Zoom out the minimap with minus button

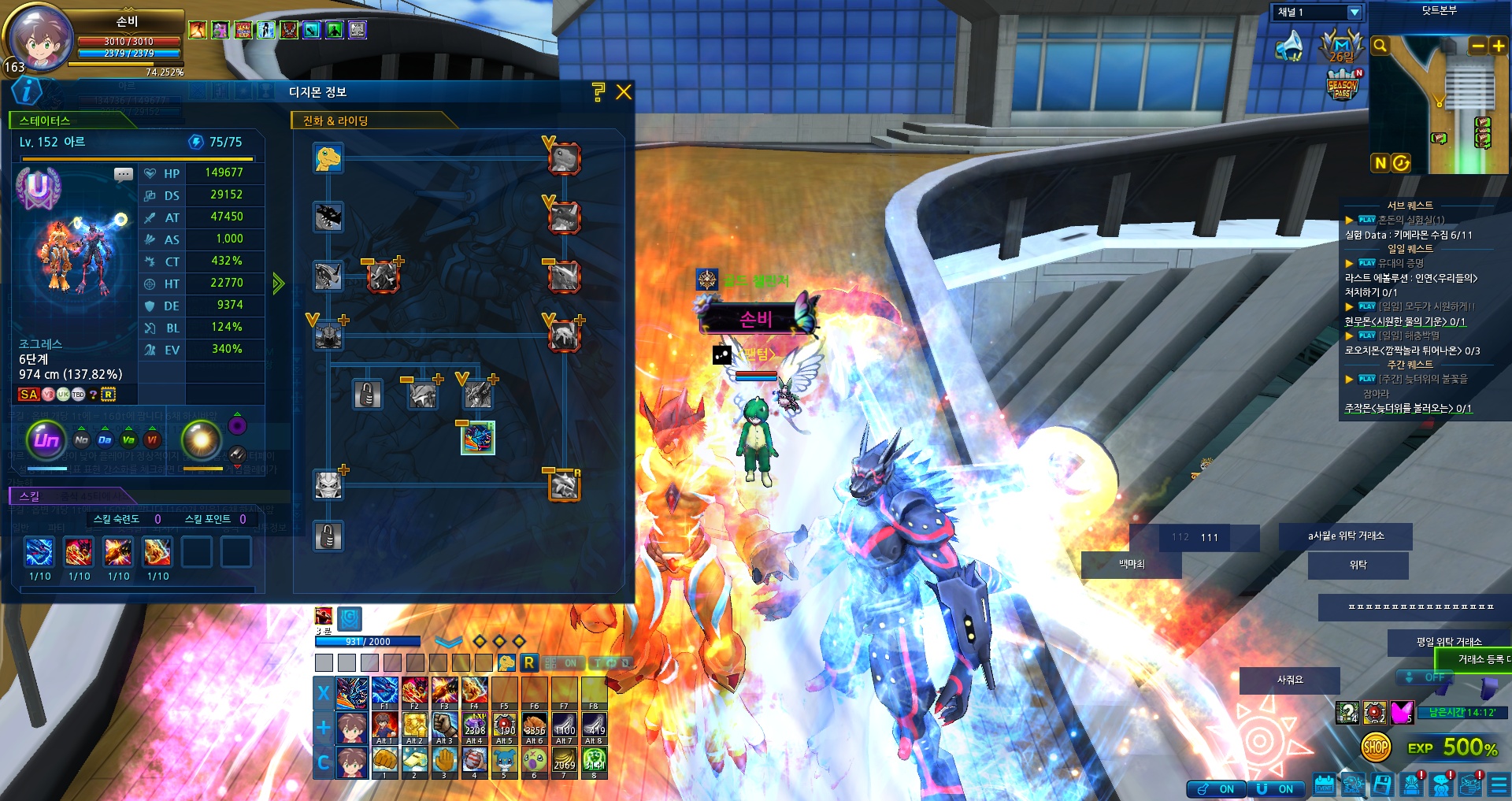point(1478,46)
